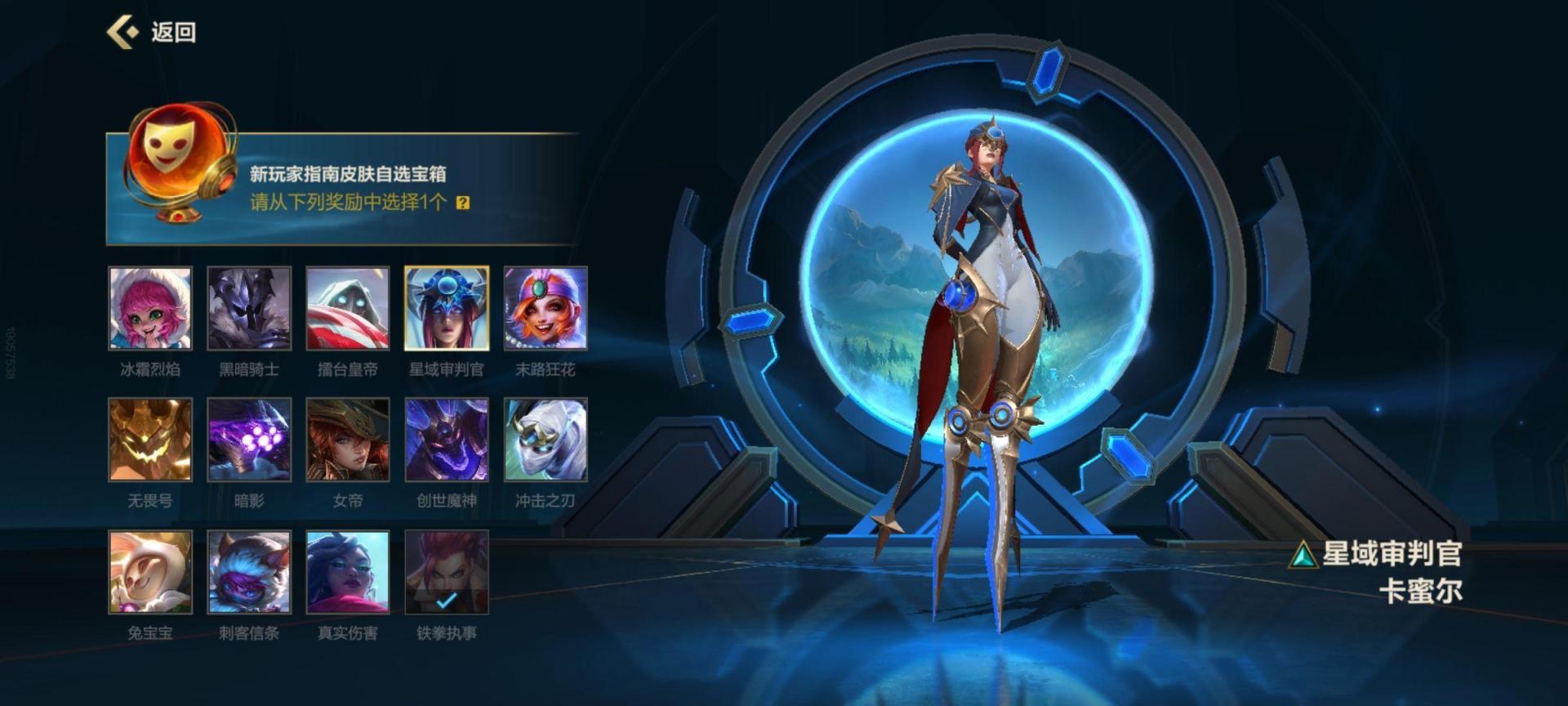
Task: Pick the 冲击之刃 skin thumbnail
Action: [546, 440]
